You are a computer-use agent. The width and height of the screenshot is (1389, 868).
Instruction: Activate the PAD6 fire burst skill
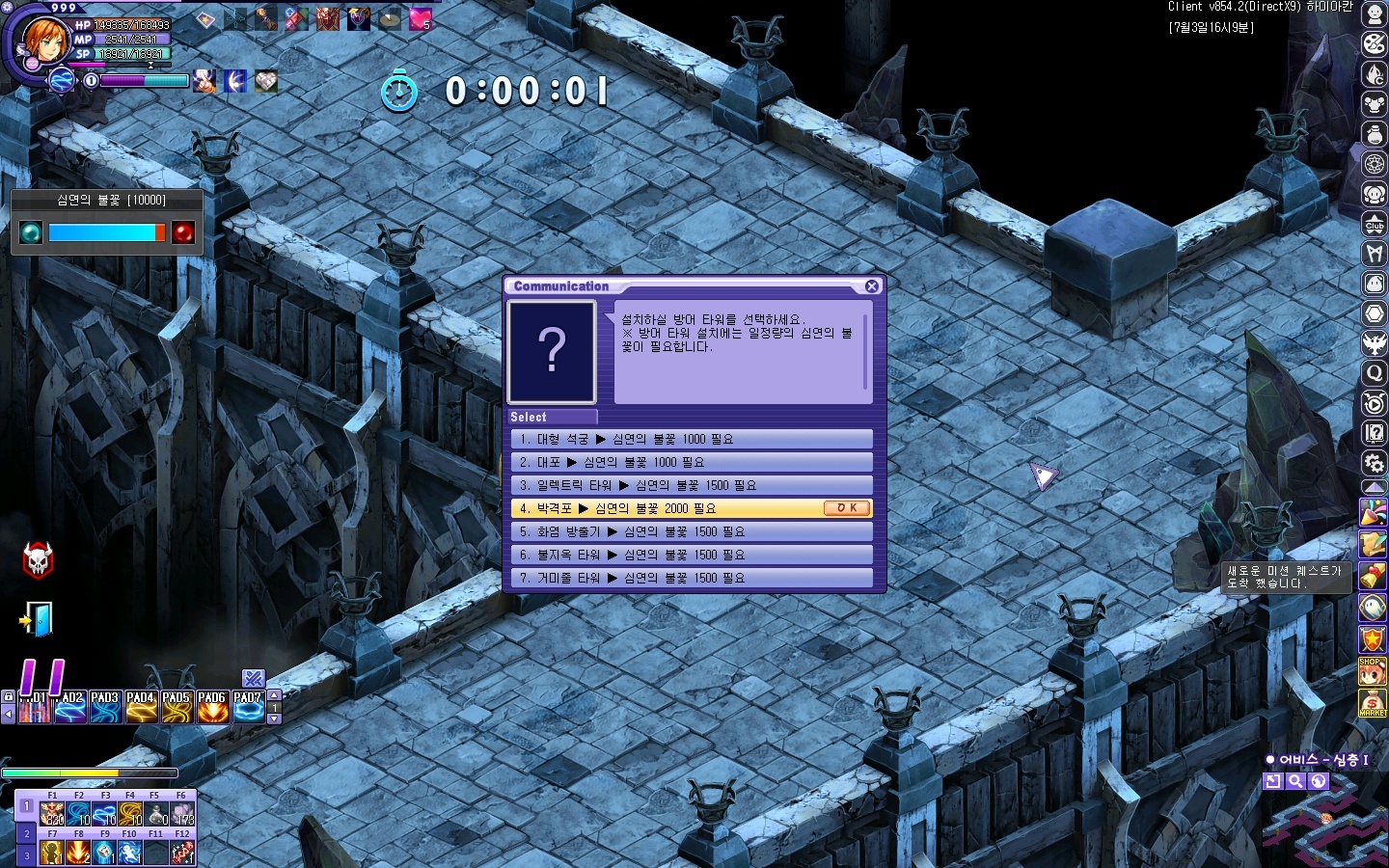[212, 708]
